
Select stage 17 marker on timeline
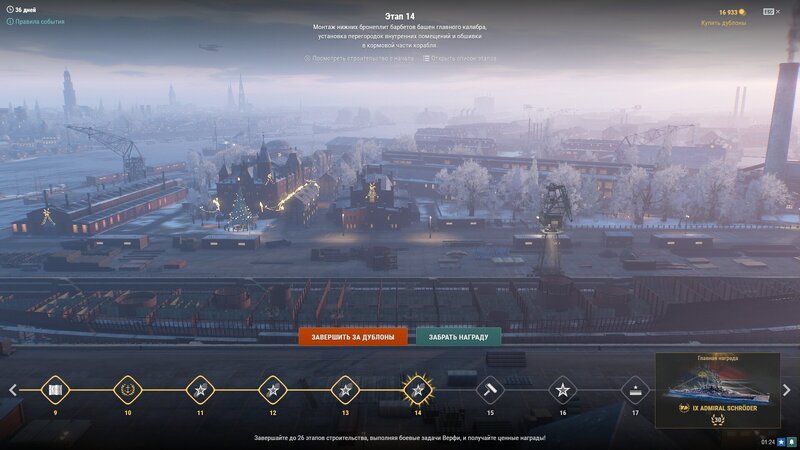[635, 389]
